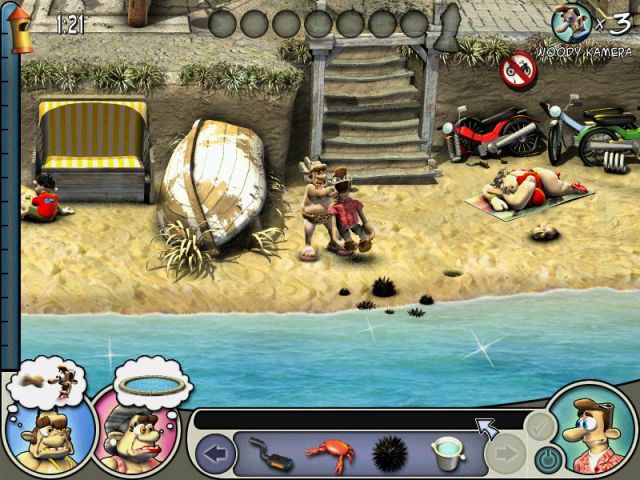This screenshot has width=640, height=480.
Task: Click the checkmark confirm button
Action: pos(539,426)
